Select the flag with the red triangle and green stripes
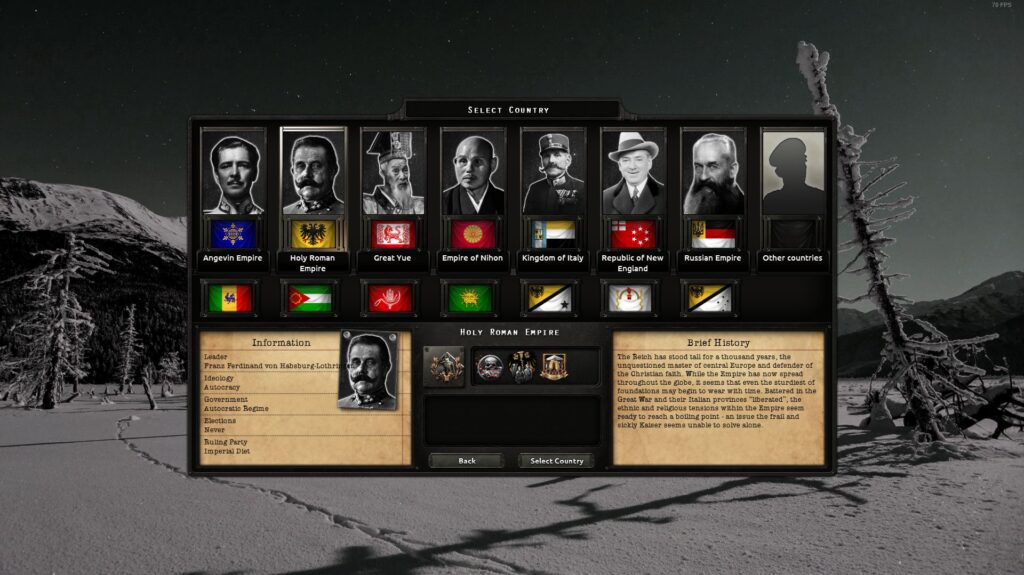The width and height of the screenshot is (1024, 575). [309, 298]
